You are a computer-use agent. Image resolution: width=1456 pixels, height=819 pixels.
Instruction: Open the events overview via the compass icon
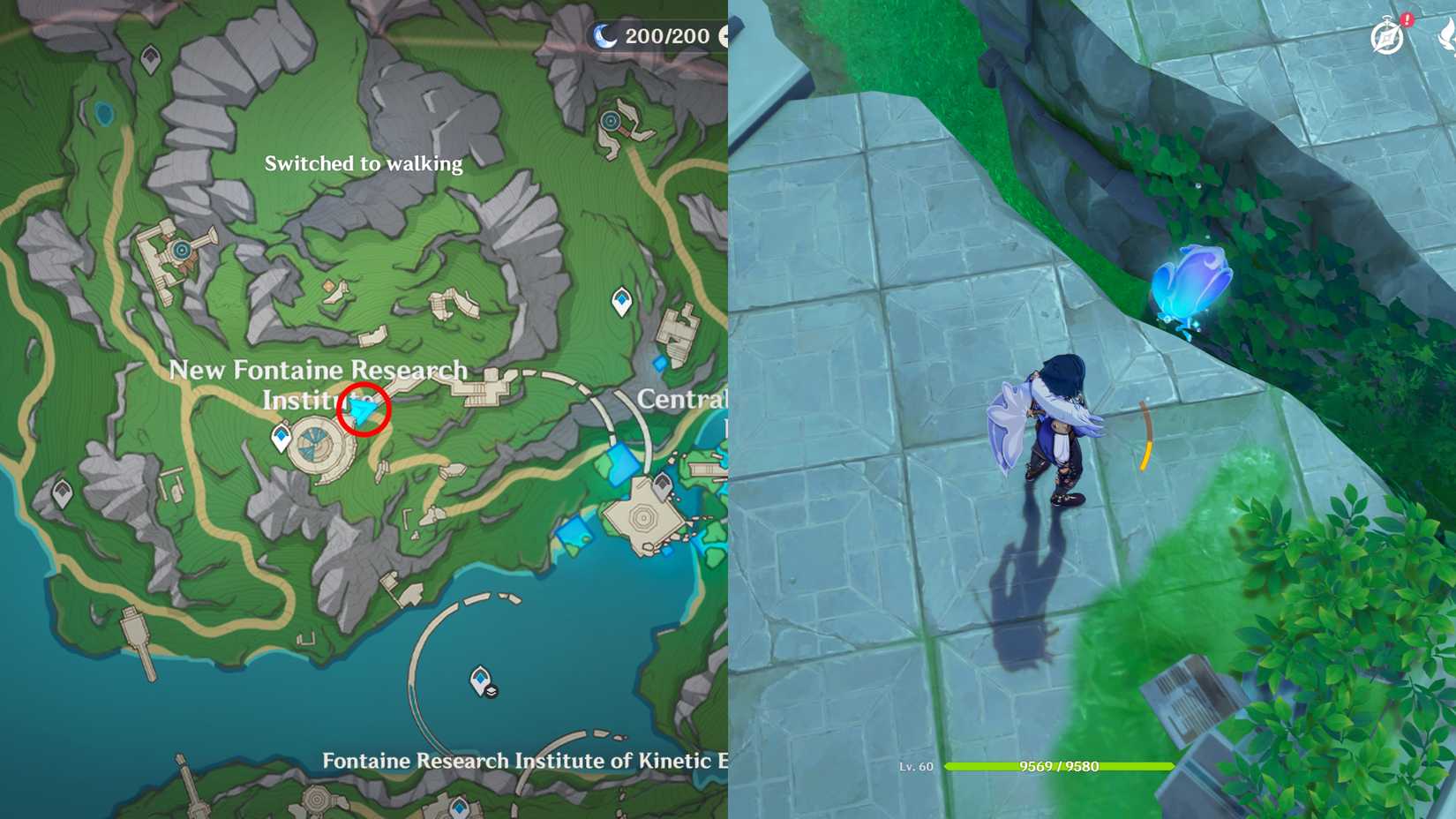[1387, 35]
